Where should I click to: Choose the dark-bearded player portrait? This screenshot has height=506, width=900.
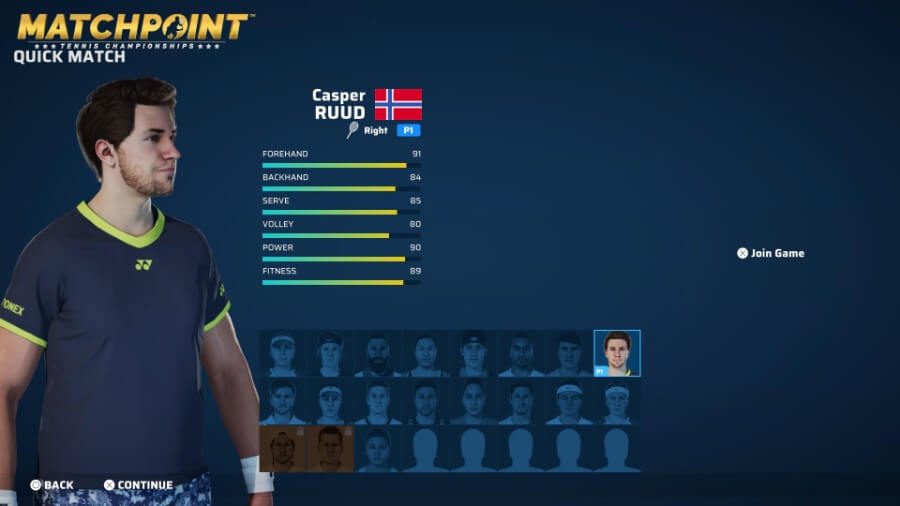tap(380, 354)
